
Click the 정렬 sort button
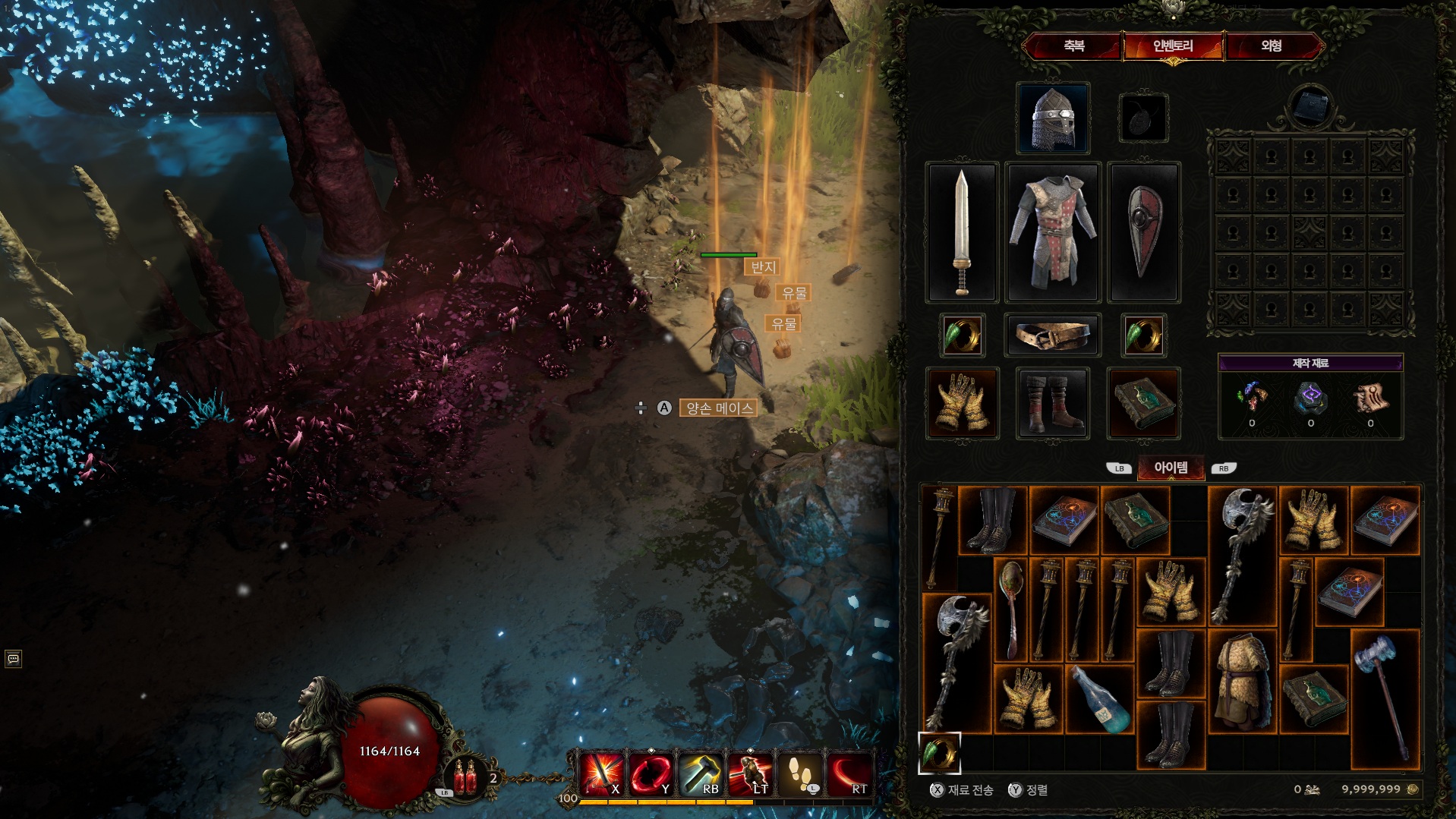tap(1029, 790)
